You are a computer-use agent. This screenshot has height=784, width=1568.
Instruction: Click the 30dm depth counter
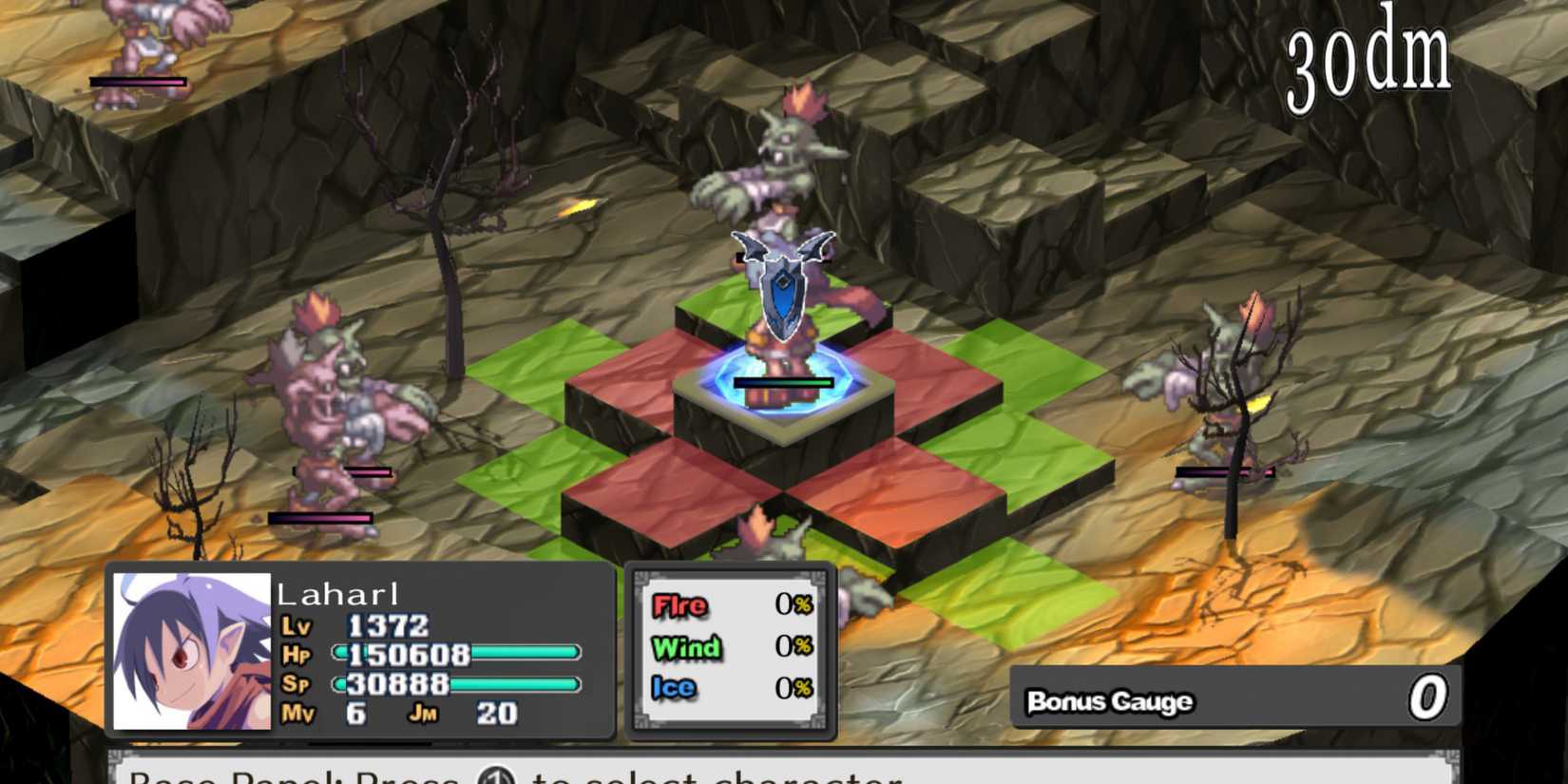tap(1368, 57)
